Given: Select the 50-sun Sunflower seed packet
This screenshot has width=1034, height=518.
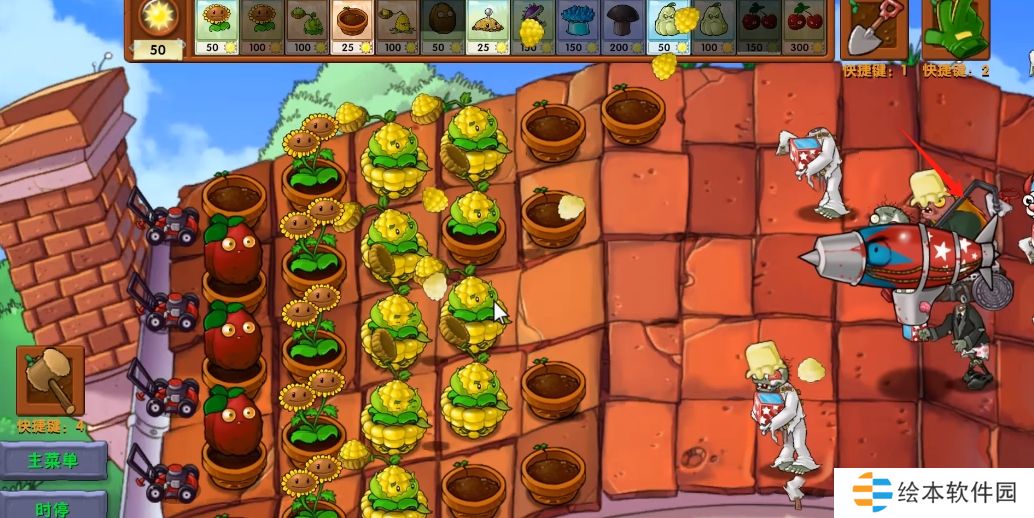Looking at the screenshot, I should [216, 27].
